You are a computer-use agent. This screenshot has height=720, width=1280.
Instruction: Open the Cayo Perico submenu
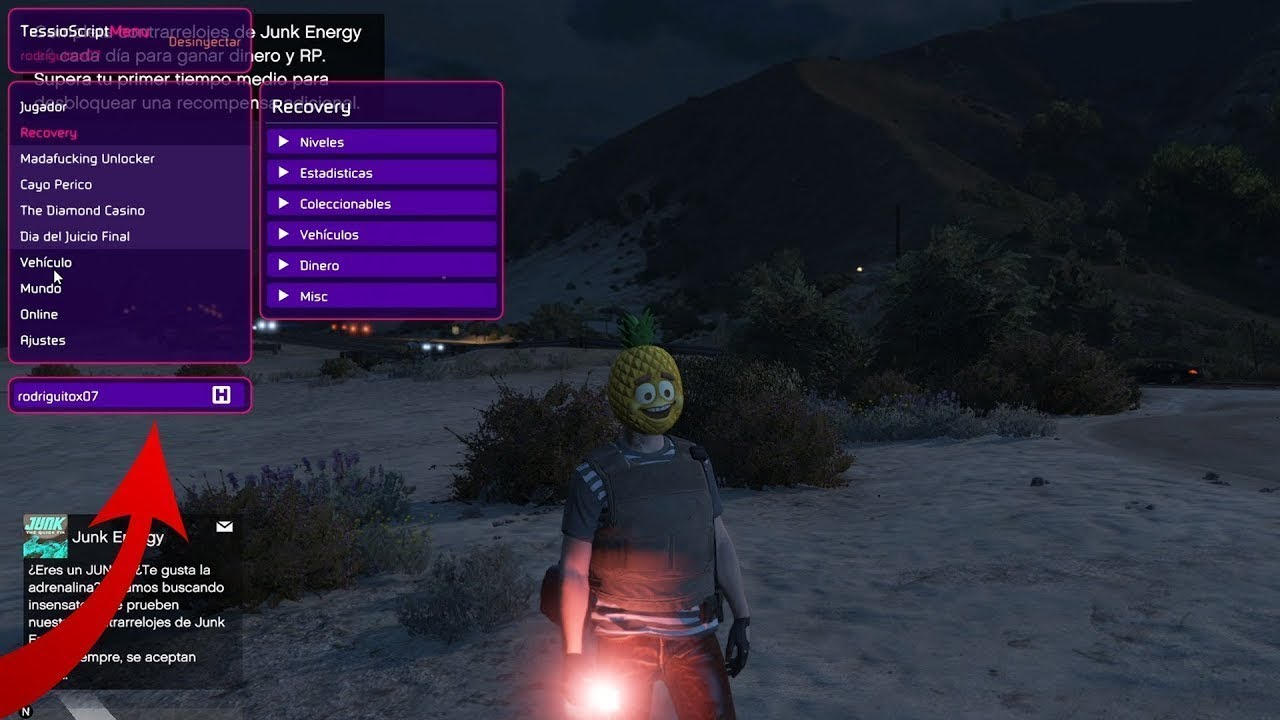56,185
